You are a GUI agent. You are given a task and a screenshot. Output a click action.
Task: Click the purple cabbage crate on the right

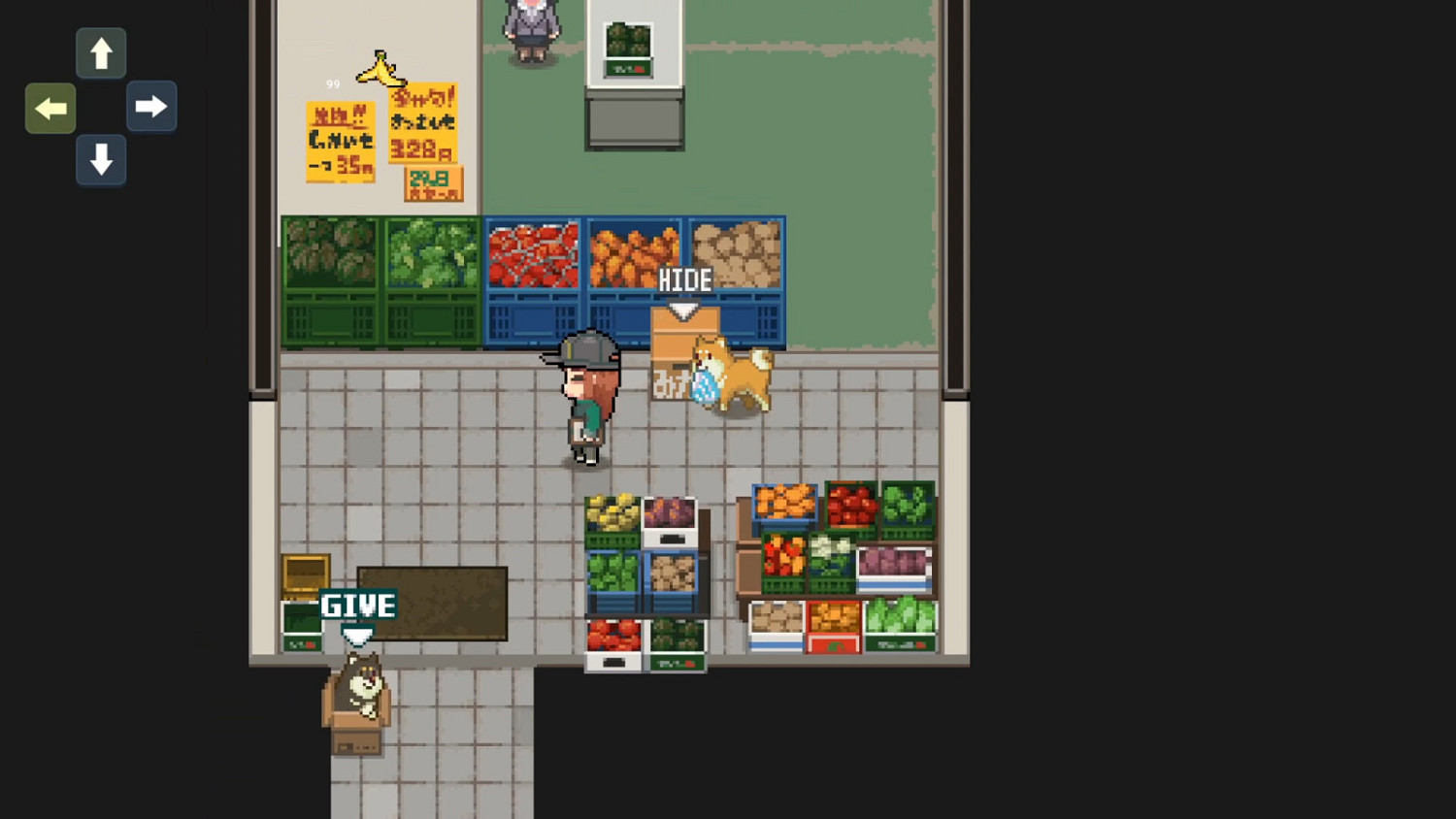pyautogui.click(x=892, y=568)
